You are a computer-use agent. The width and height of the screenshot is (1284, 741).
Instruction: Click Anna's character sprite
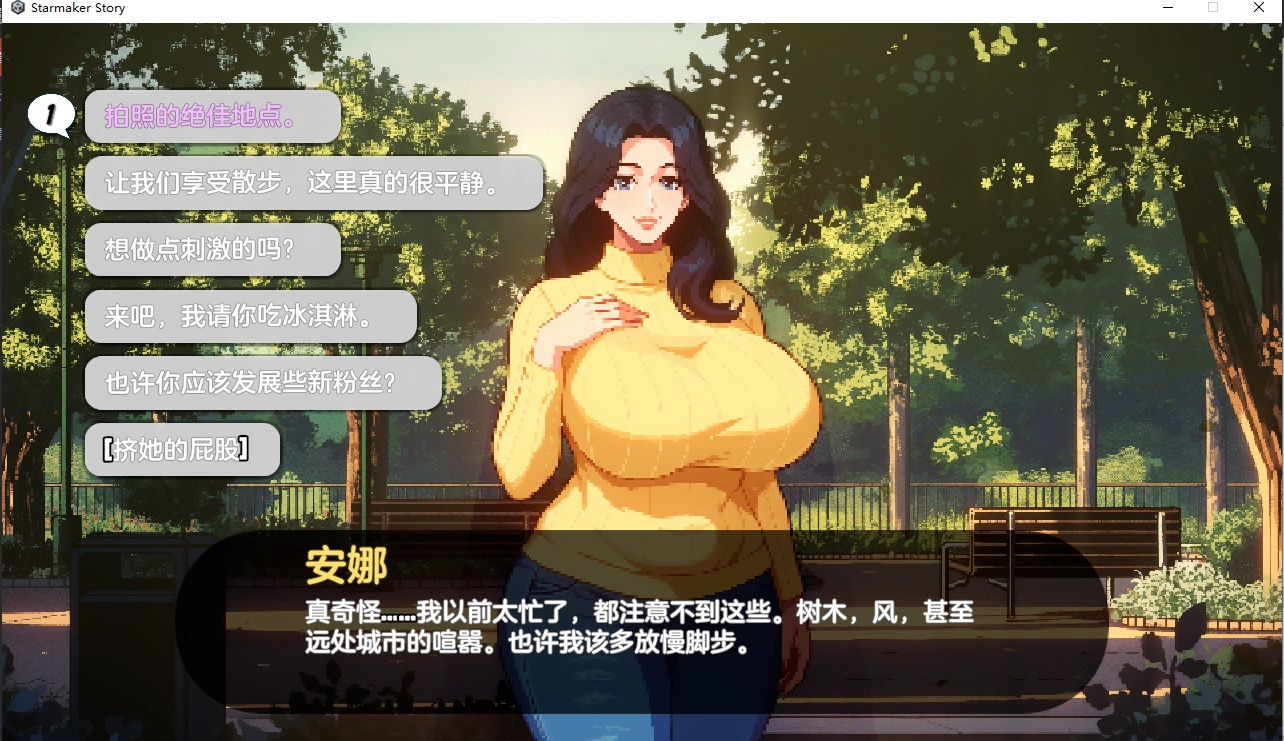point(660,400)
